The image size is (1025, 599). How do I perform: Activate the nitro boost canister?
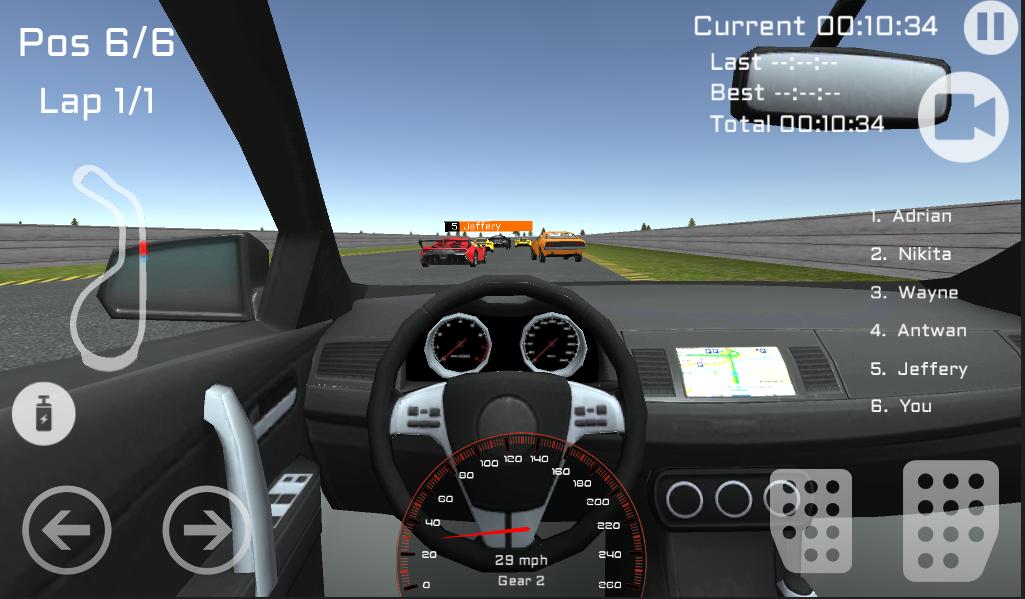[44, 413]
